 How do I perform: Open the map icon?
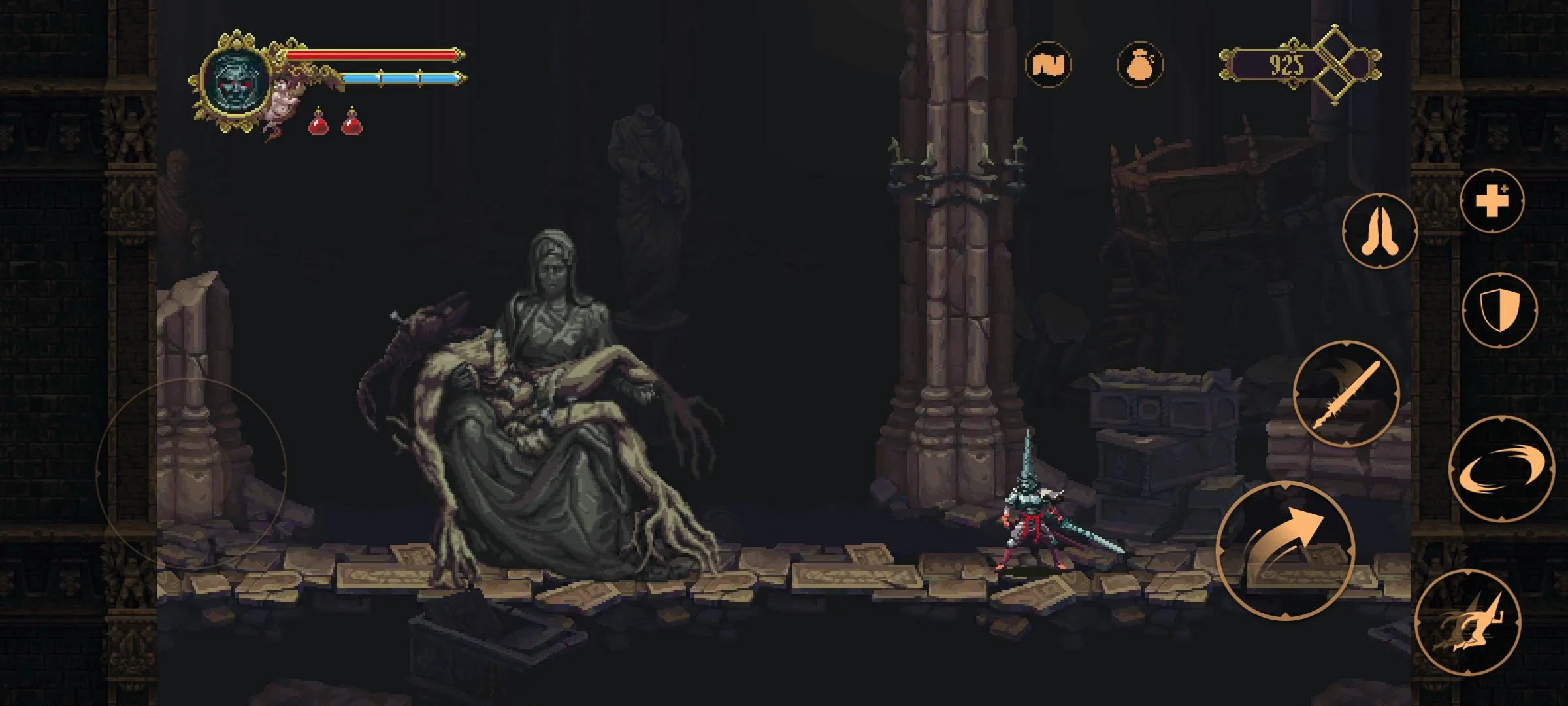1048,64
